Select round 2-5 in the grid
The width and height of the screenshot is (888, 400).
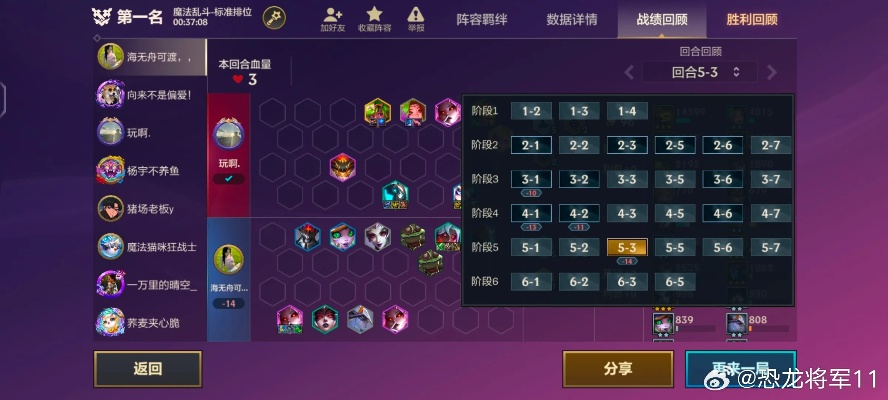click(x=675, y=145)
